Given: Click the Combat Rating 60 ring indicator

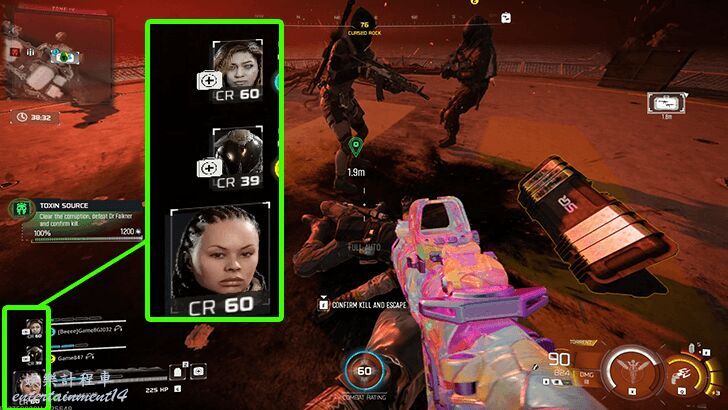Looking at the screenshot, I should coord(365,373).
